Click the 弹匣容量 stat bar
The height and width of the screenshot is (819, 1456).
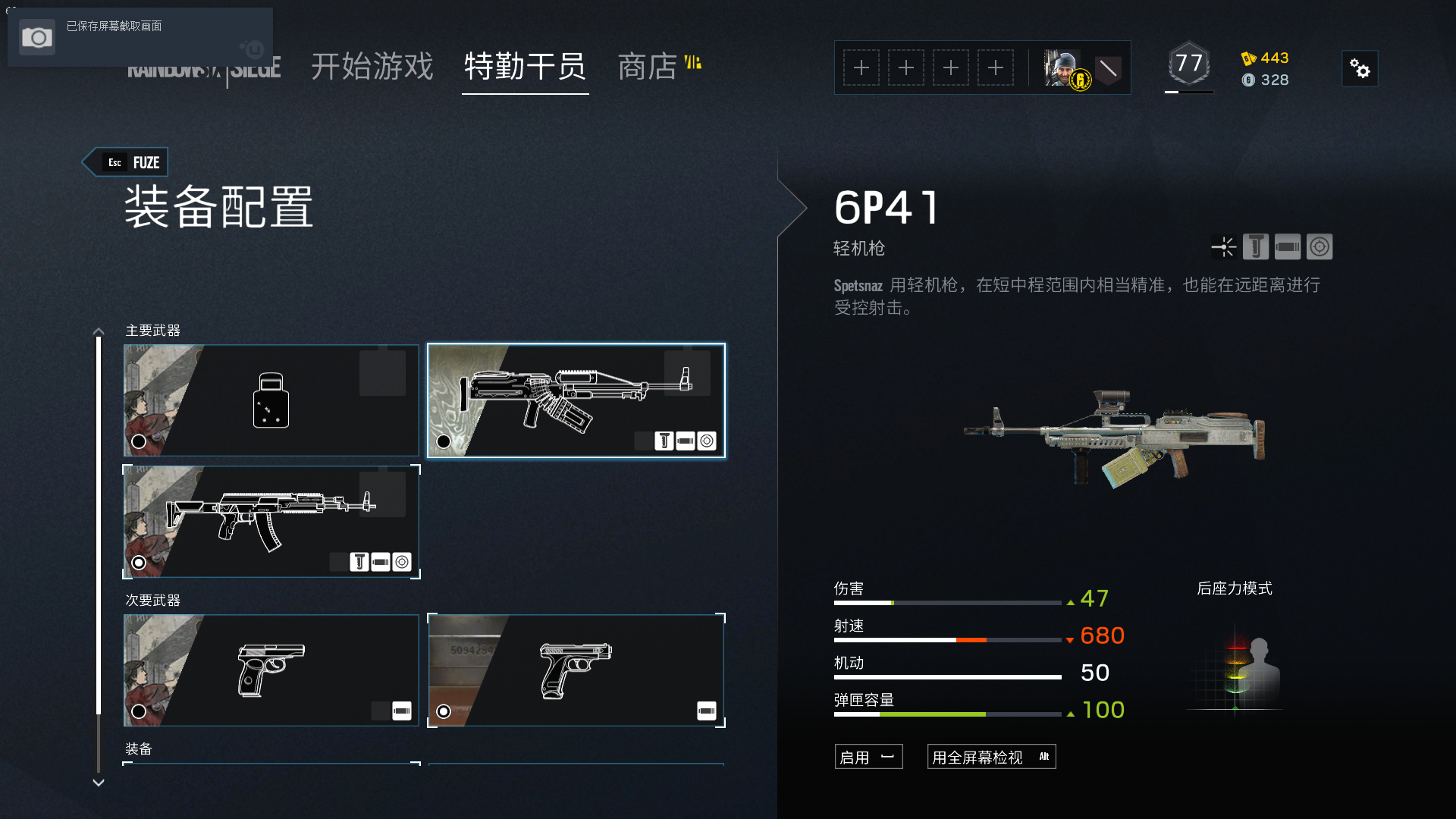948,714
